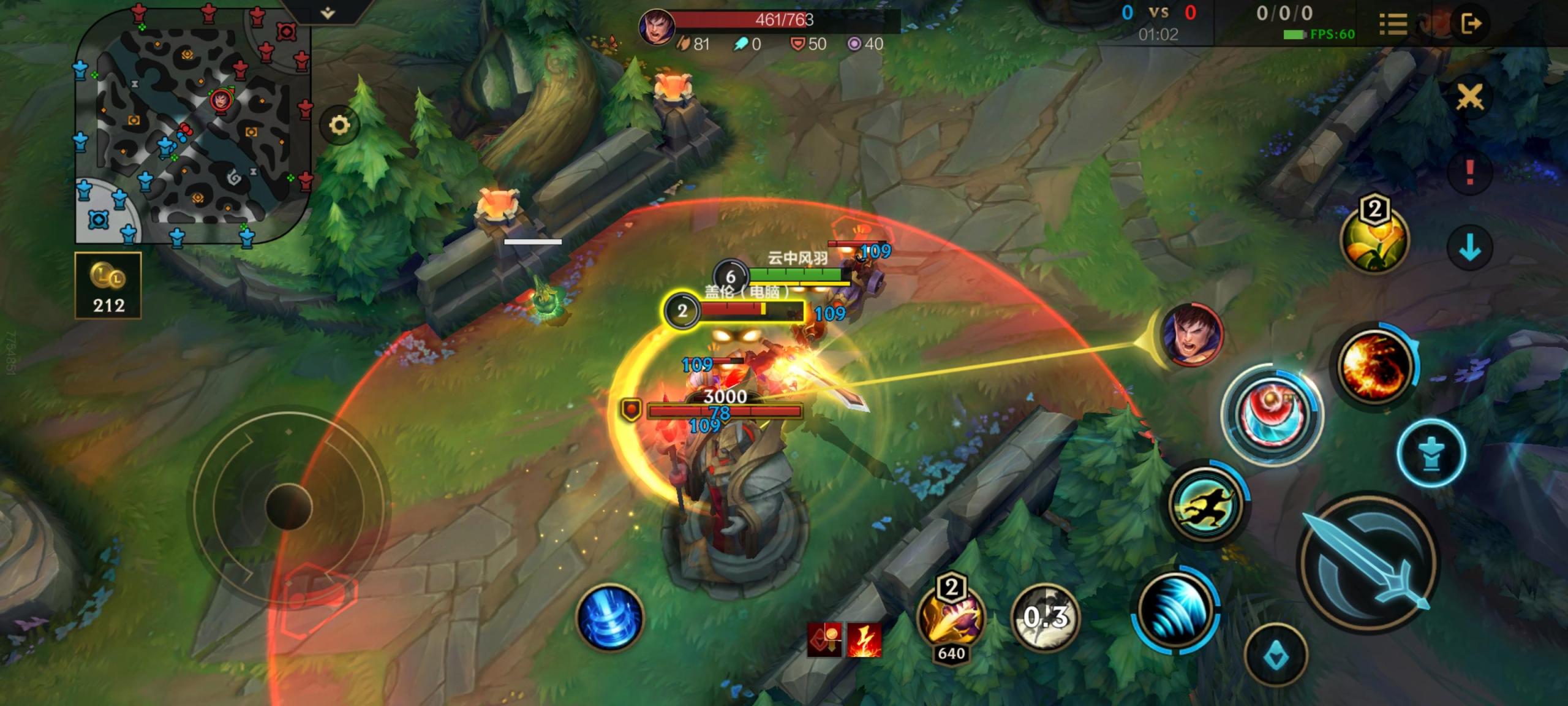
Task: Show the scoreboard list
Action: [x=1393, y=25]
